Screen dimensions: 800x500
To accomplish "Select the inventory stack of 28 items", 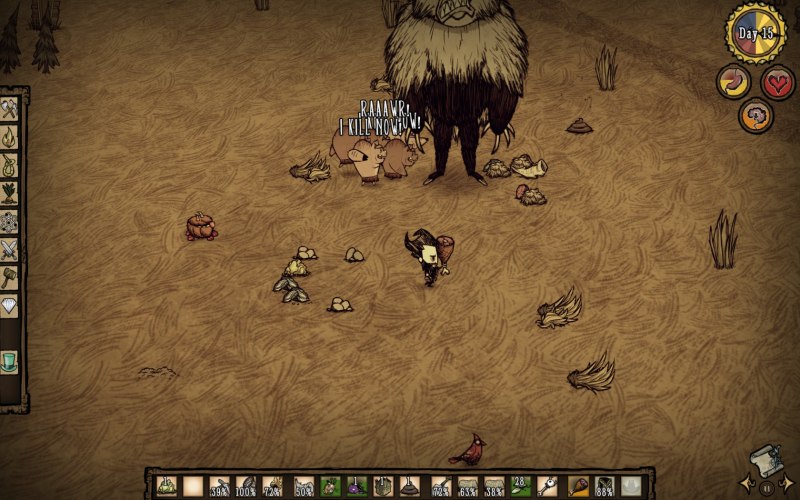I will point(519,486).
